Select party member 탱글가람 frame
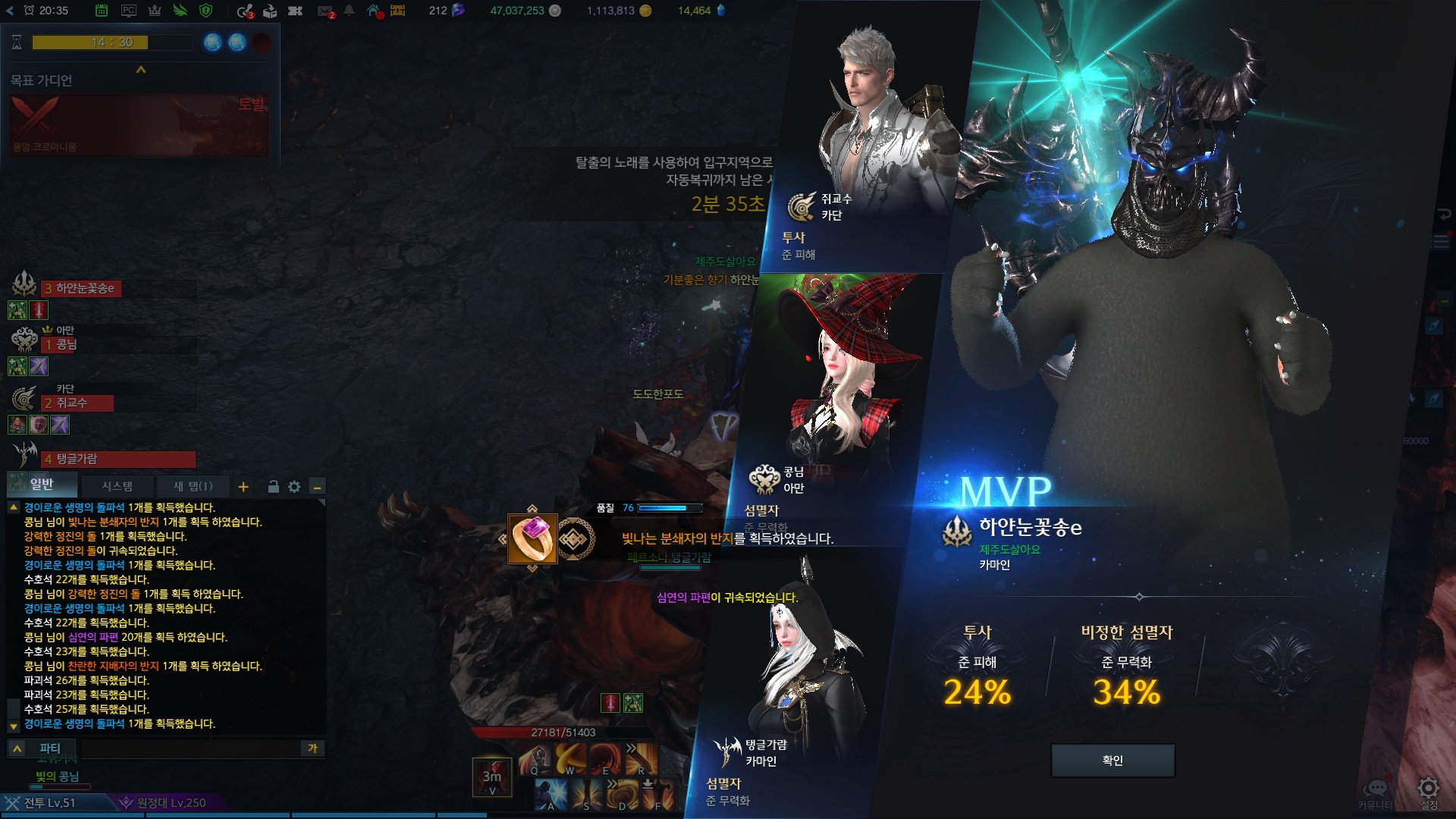 (x=118, y=459)
